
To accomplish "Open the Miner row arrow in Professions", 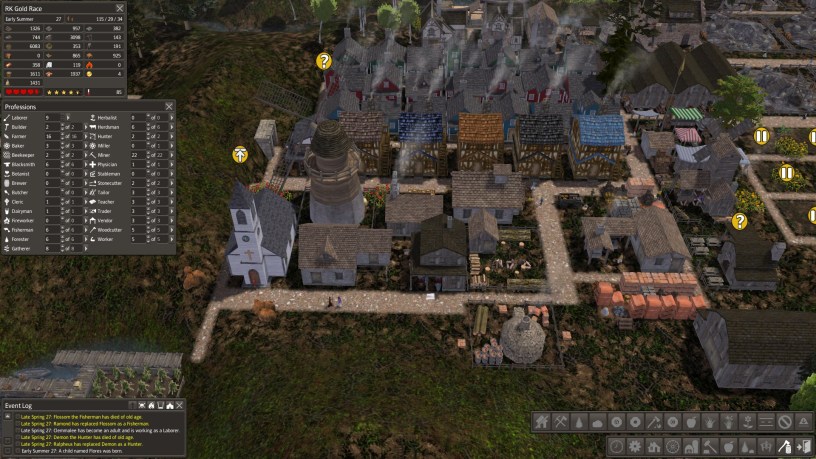I will pos(172,155).
